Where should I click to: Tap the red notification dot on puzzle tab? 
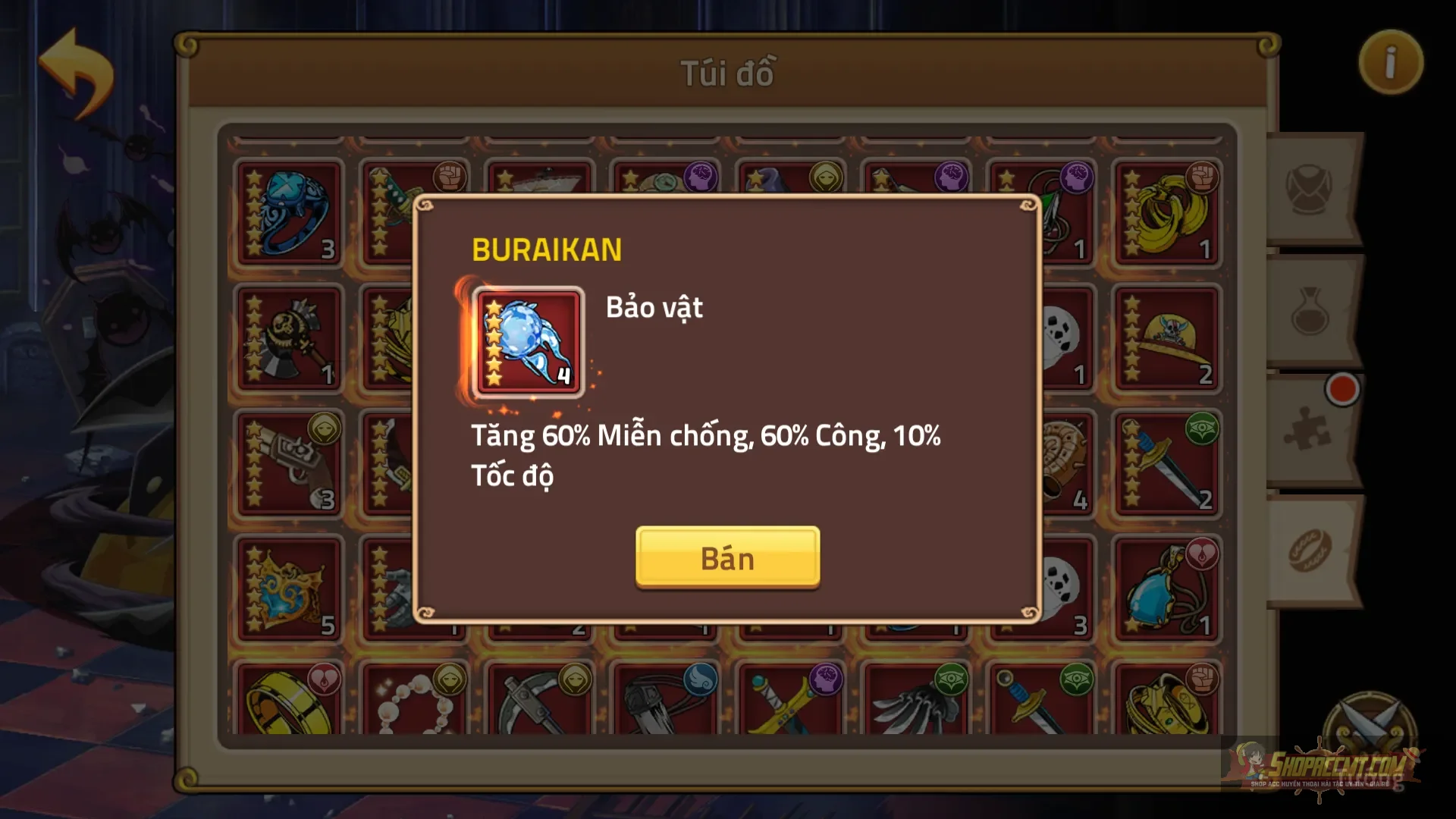pyautogui.click(x=1344, y=389)
